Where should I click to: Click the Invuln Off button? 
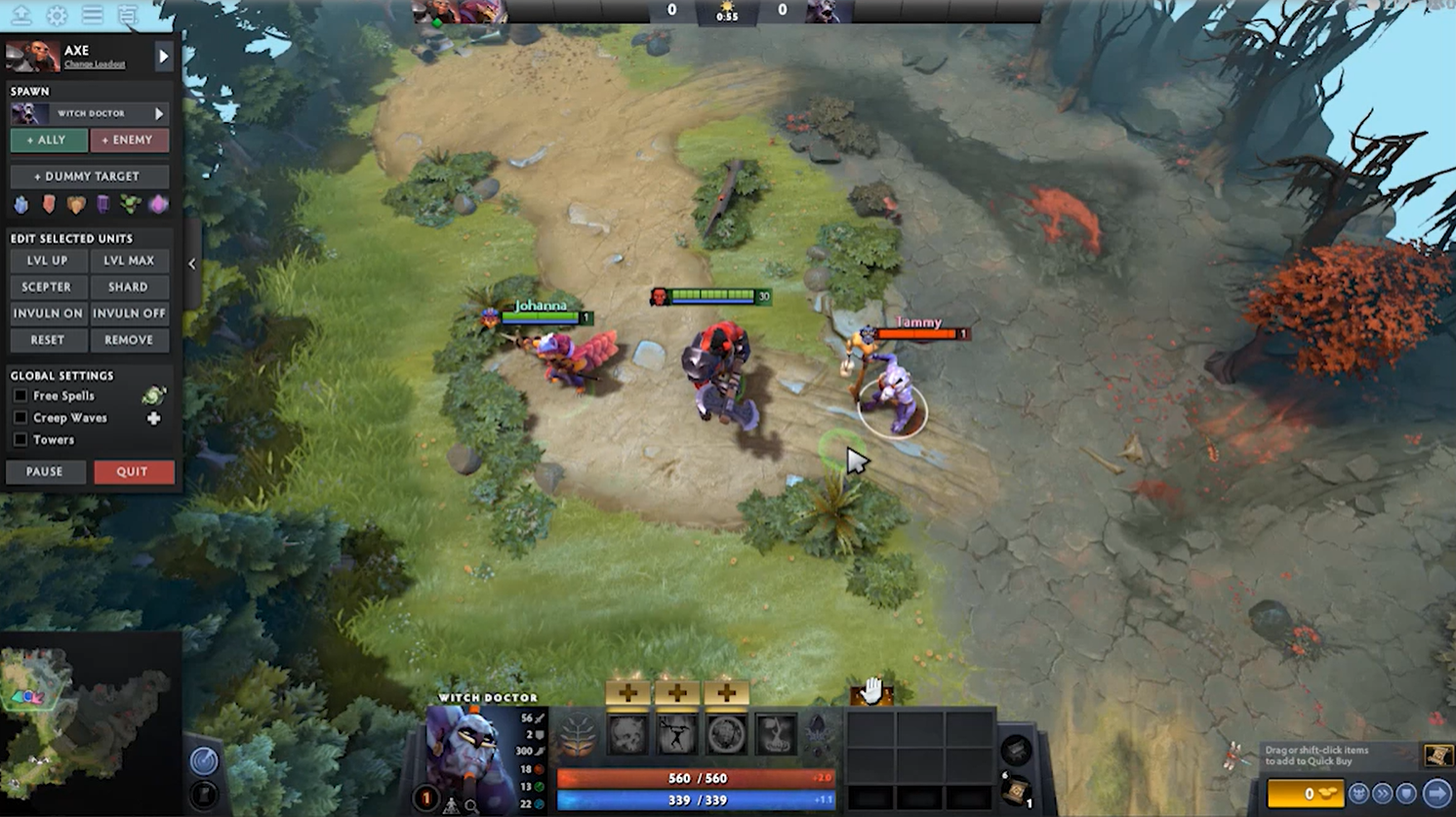tap(129, 313)
